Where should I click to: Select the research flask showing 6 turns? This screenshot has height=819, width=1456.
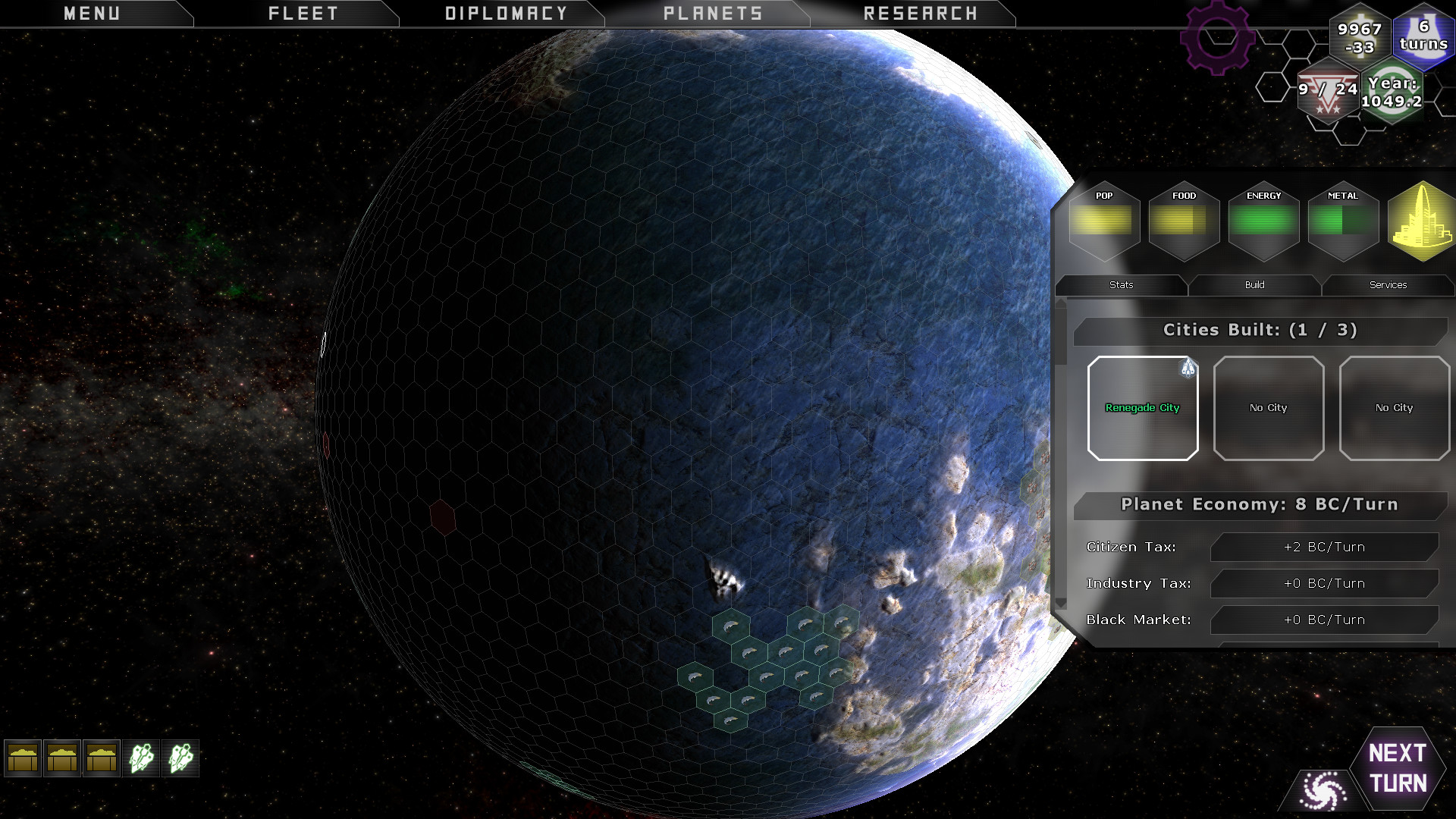(1423, 38)
